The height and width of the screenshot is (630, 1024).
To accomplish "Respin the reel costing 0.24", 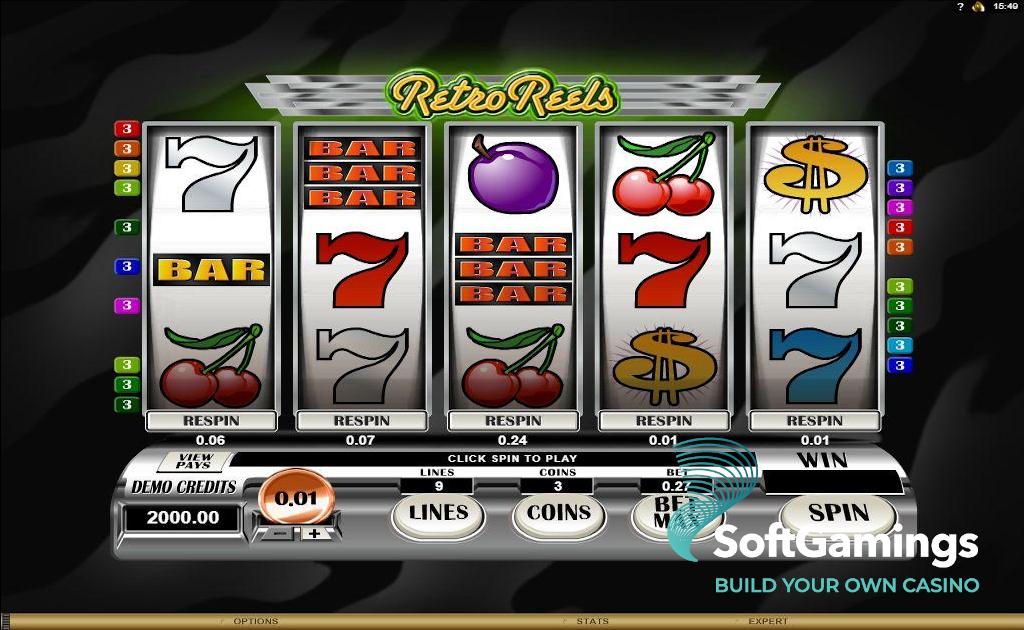I will pos(512,421).
